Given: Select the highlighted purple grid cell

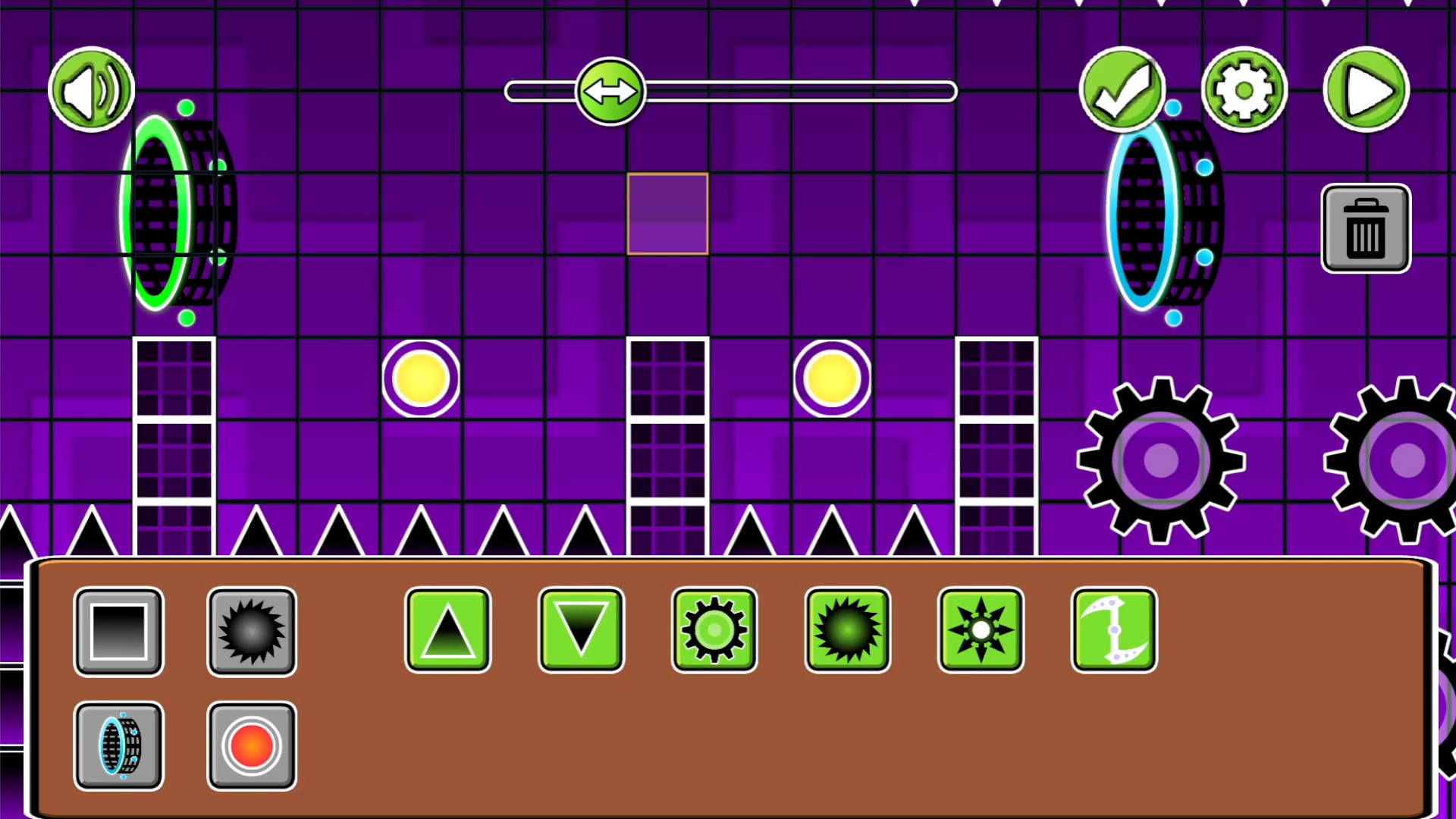Looking at the screenshot, I should pos(667,215).
